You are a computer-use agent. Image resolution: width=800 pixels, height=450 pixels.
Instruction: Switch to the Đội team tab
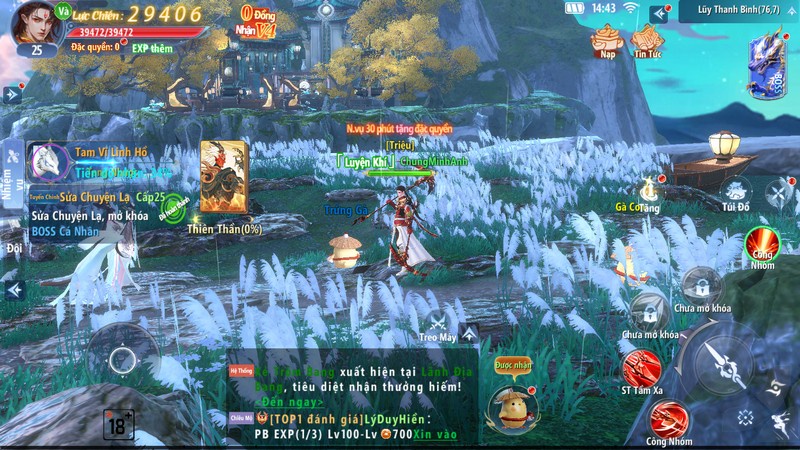click(x=13, y=248)
